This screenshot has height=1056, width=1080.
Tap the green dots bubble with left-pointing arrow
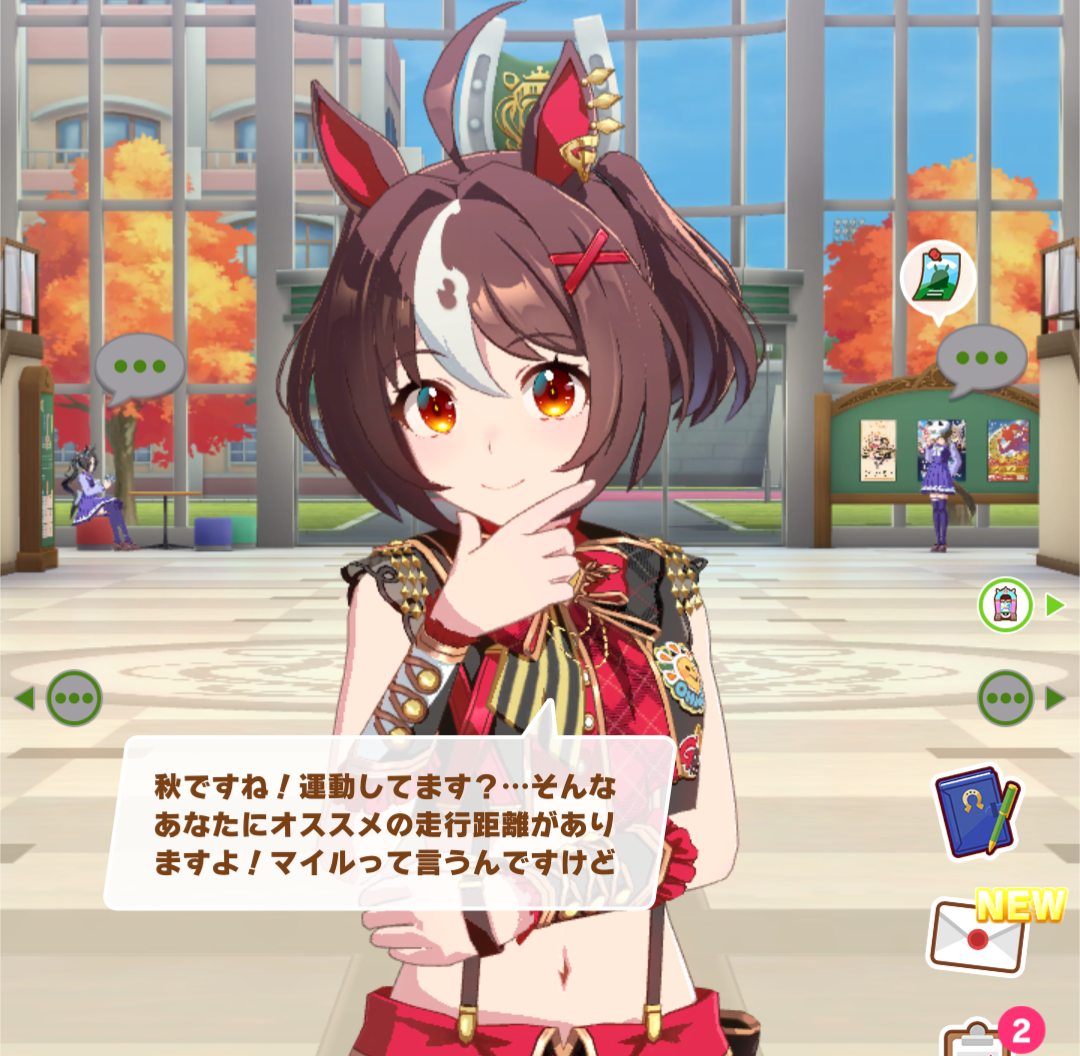[x=73, y=698]
